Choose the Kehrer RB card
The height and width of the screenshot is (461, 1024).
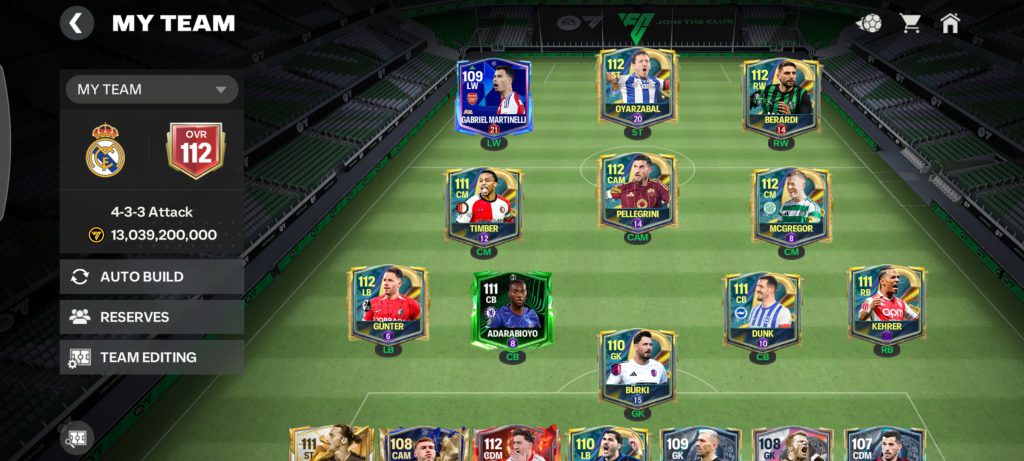[886, 305]
